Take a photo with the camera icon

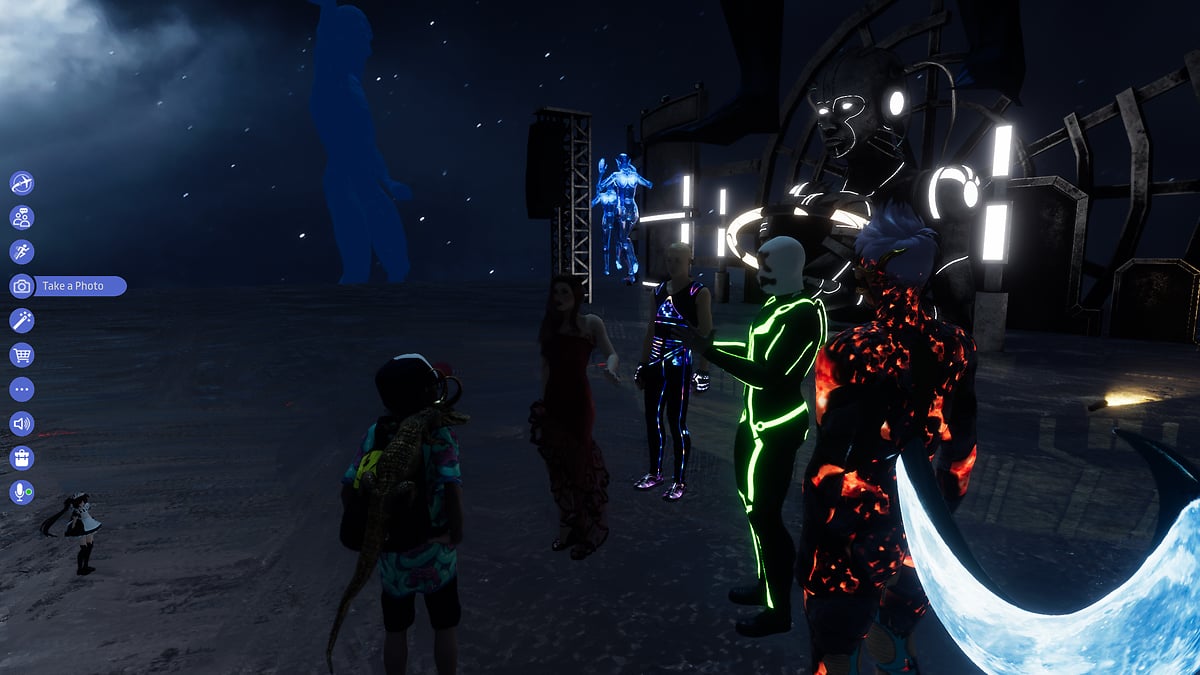[22, 286]
